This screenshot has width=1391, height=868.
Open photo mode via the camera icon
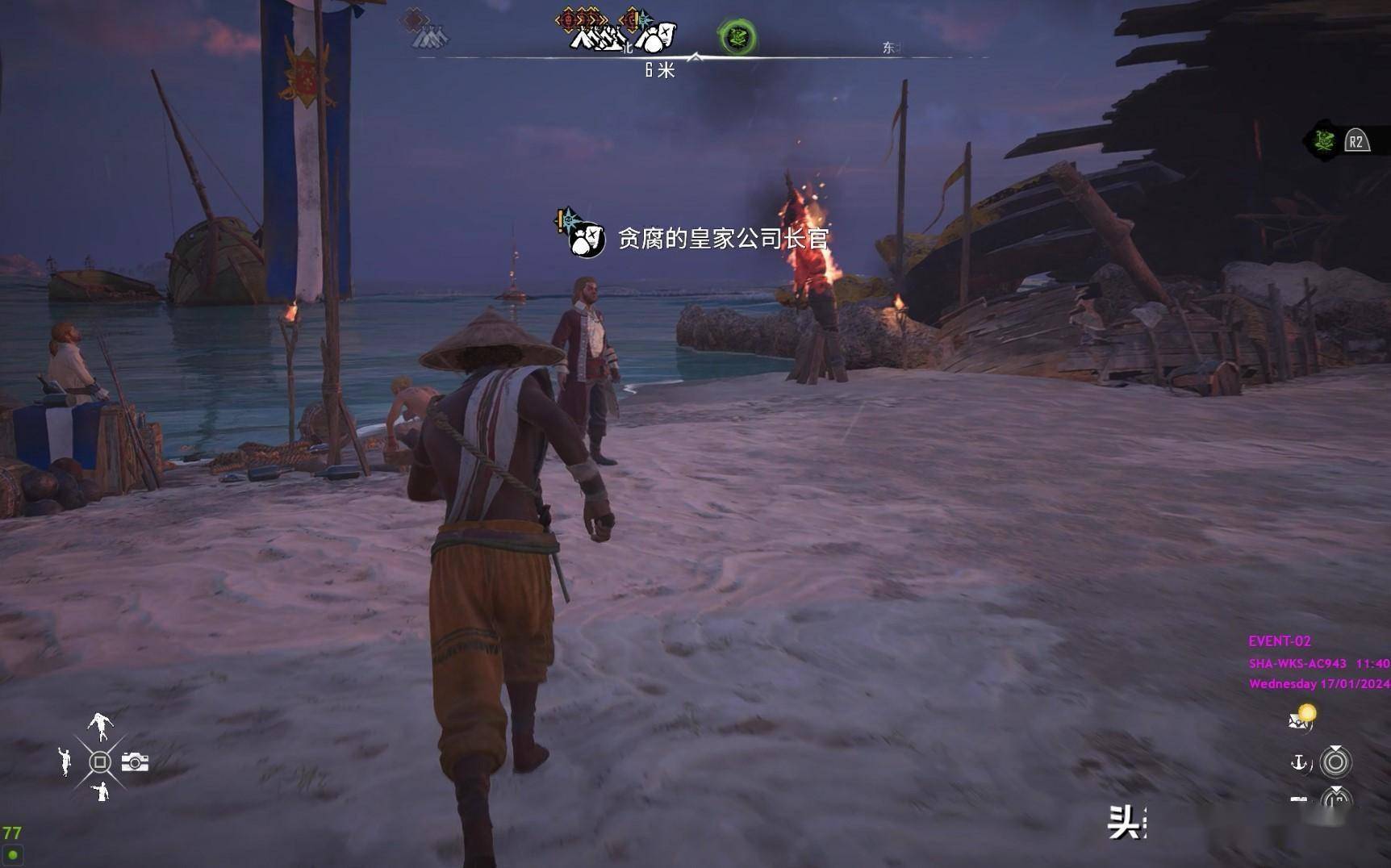pos(135,762)
